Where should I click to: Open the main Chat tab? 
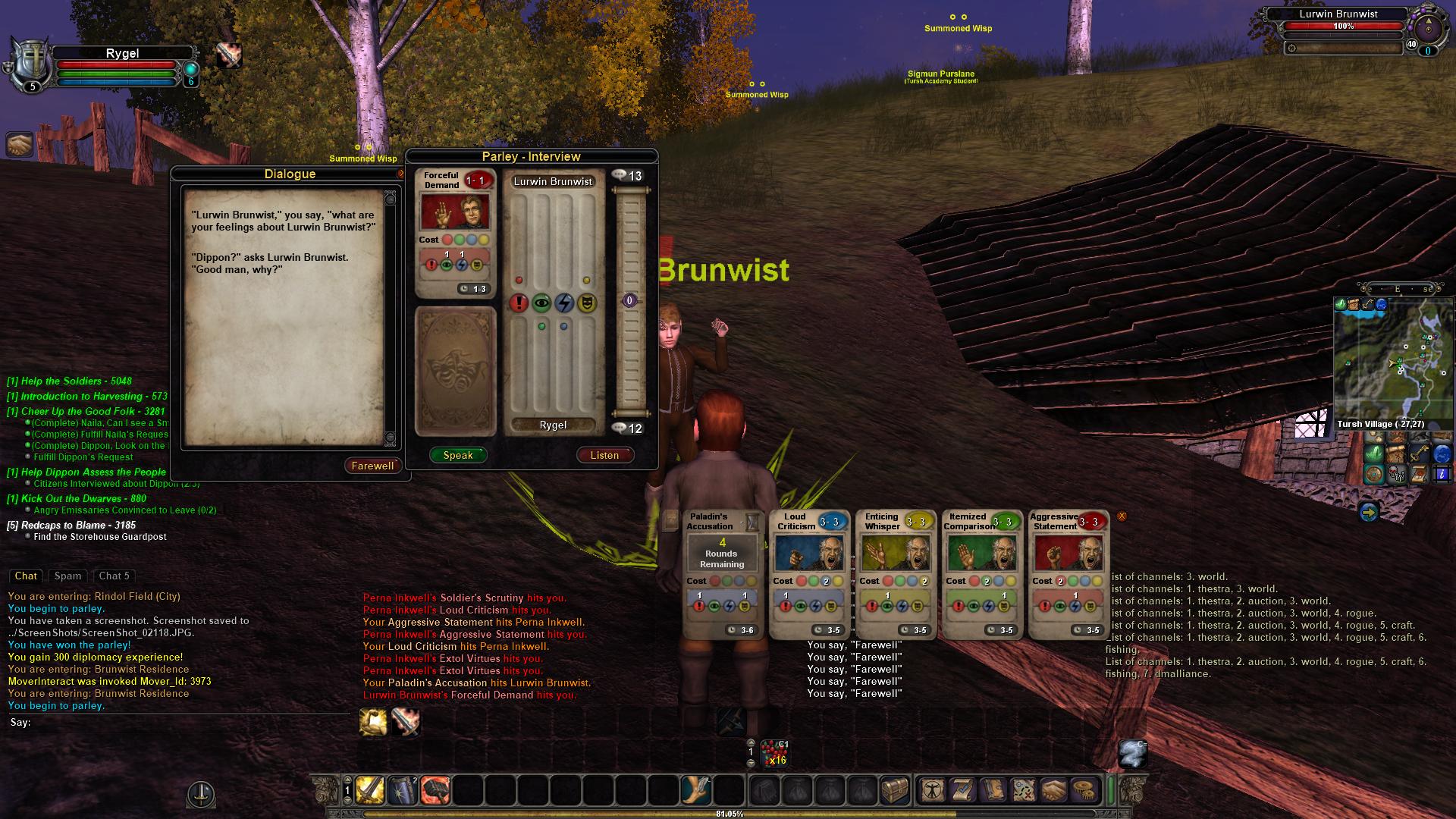click(x=26, y=576)
